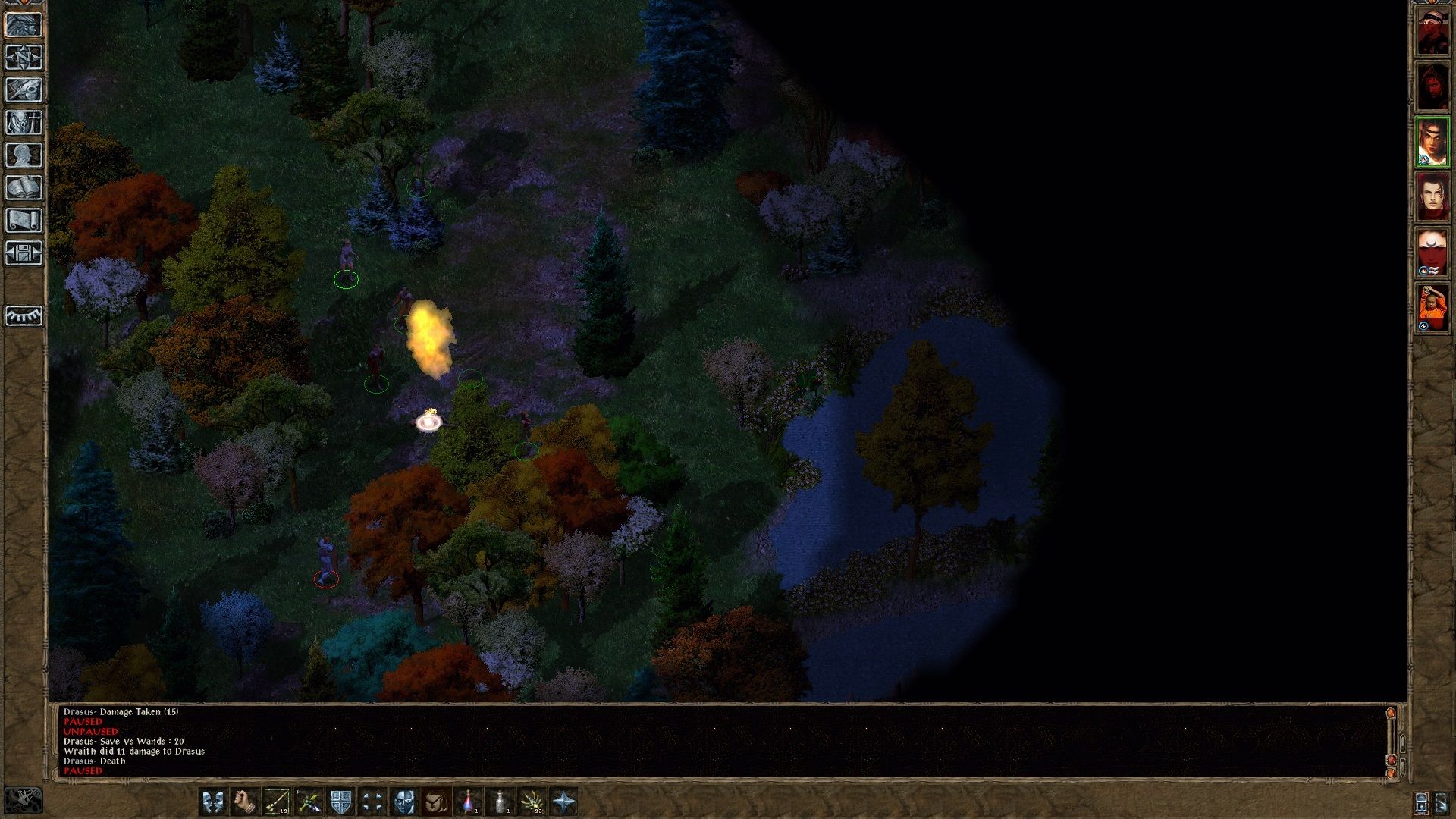
Task: Open options via the floppy disk icon
Action: coord(24,253)
